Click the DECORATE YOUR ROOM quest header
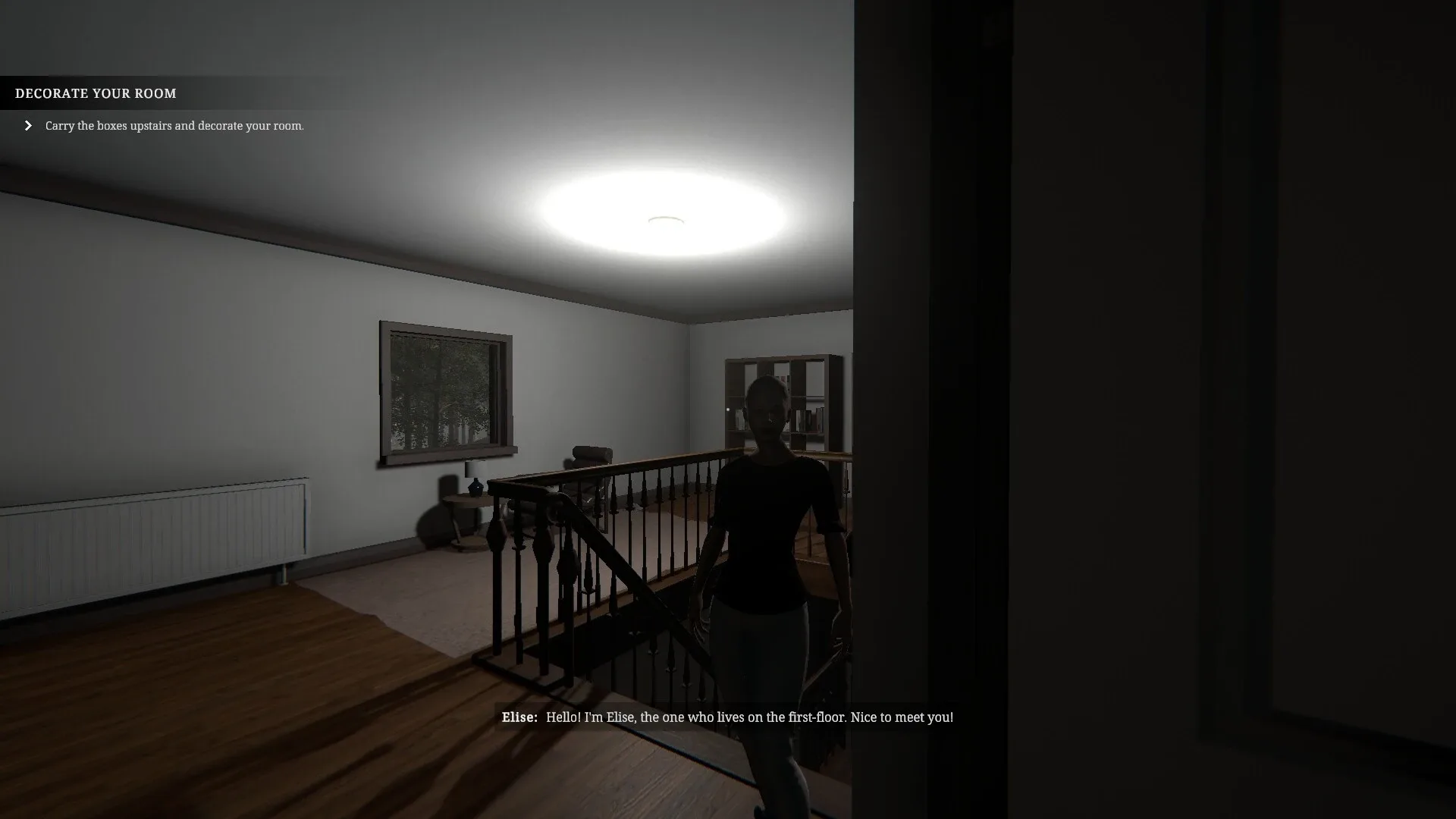1456x819 pixels. click(x=95, y=93)
